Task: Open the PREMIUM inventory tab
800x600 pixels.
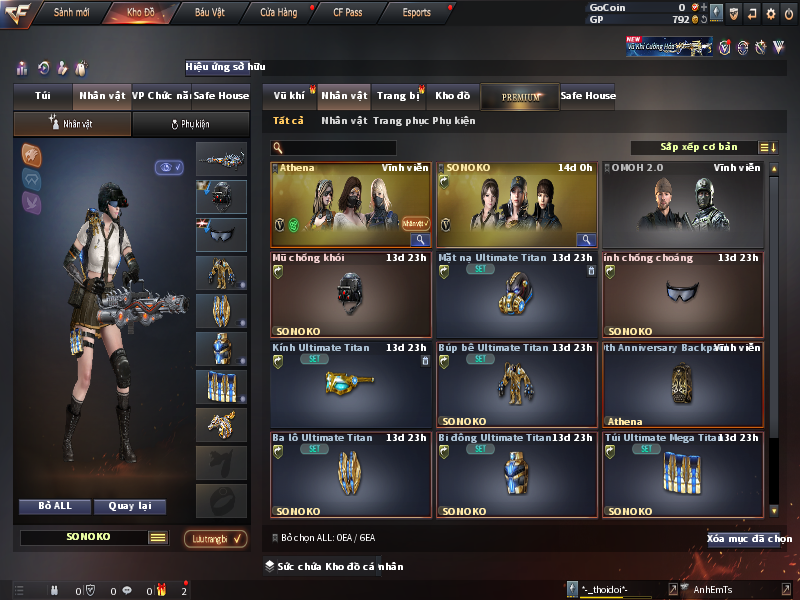Action: click(520, 97)
